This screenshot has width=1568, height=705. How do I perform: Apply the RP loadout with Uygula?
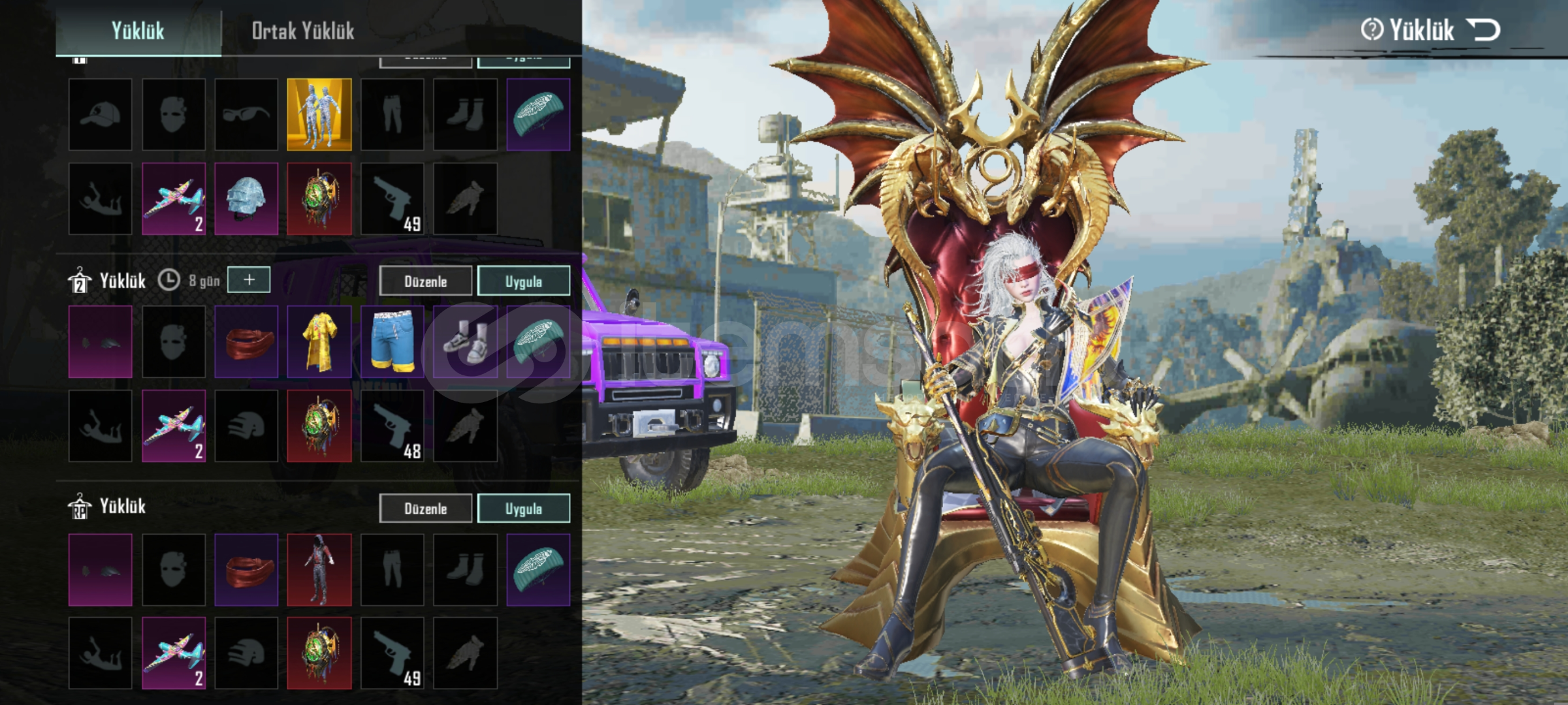pos(523,509)
